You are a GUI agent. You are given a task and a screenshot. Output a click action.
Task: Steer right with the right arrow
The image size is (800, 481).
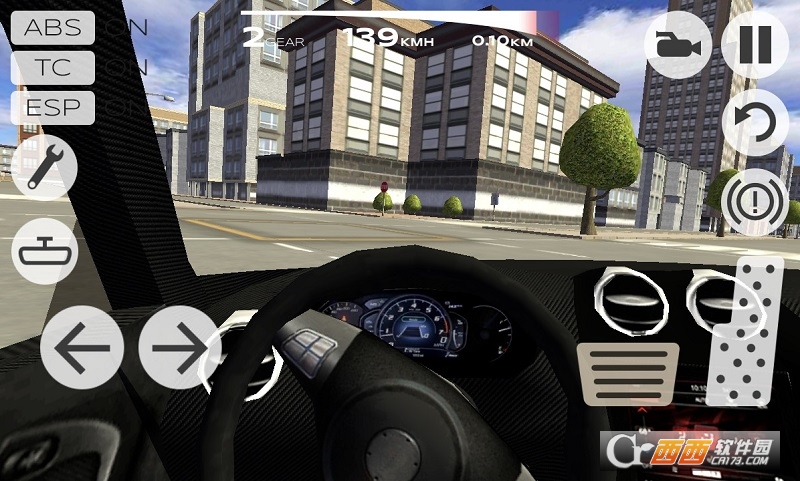(x=180, y=347)
